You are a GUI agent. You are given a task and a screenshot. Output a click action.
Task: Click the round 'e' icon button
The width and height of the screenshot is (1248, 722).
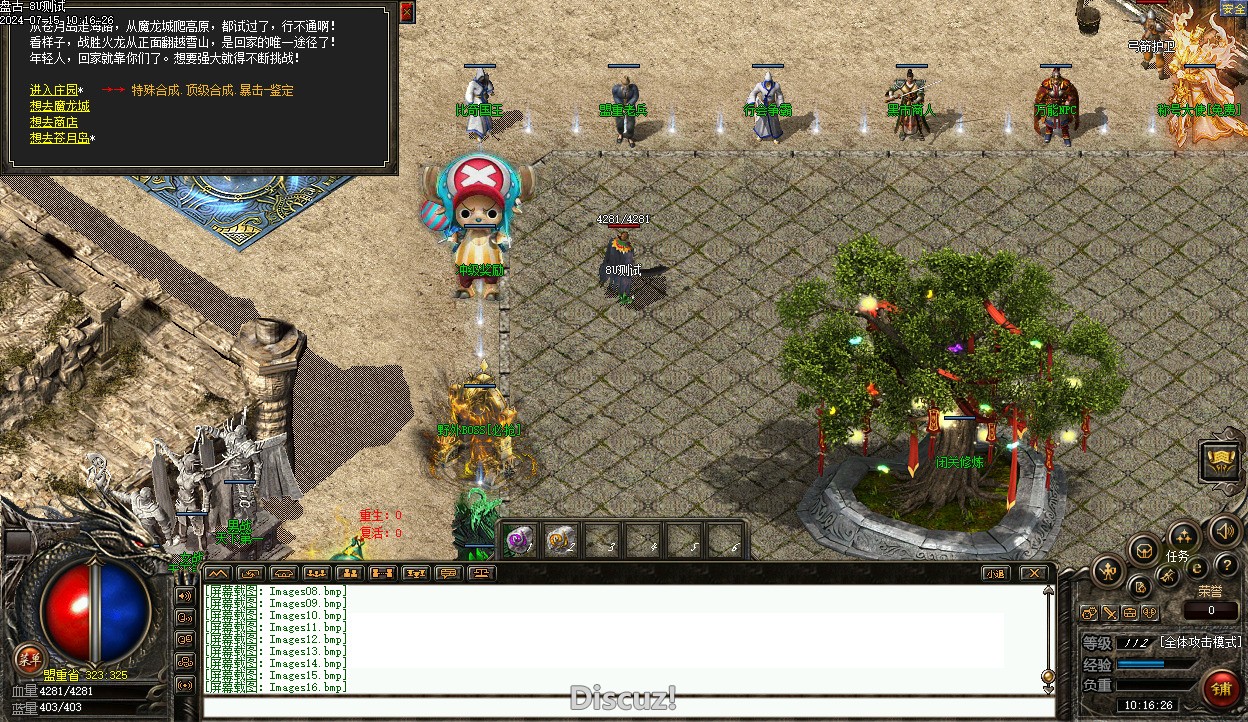(x=1196, y=568)
